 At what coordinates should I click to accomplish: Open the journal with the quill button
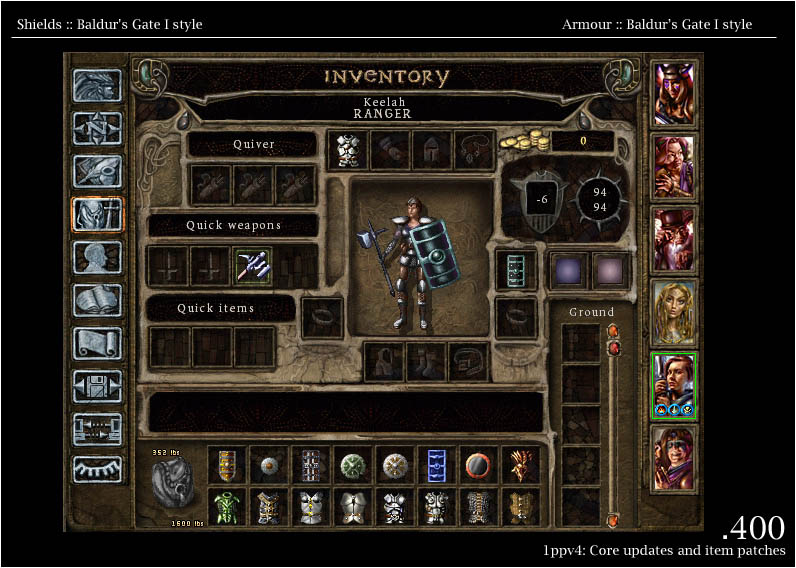click(97, 171)
